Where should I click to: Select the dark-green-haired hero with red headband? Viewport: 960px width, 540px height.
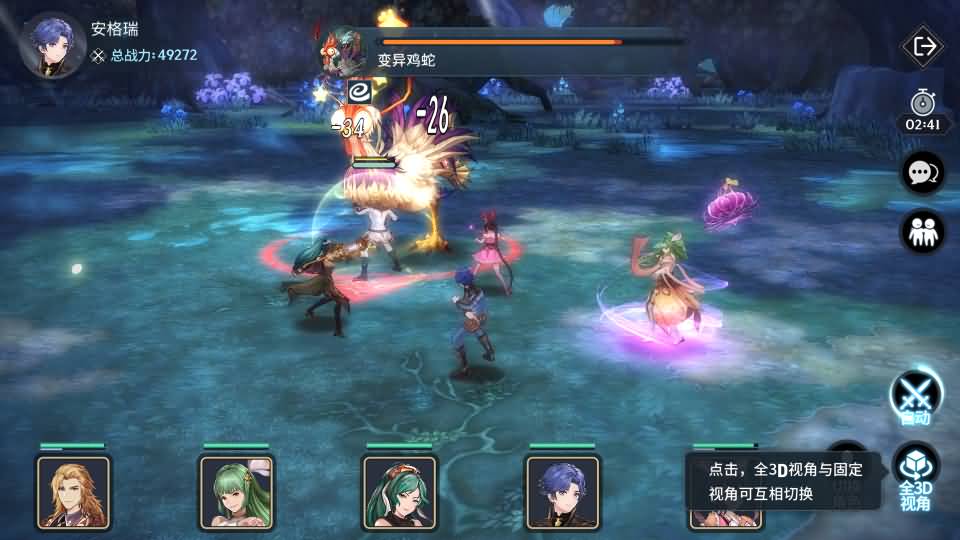399,492
